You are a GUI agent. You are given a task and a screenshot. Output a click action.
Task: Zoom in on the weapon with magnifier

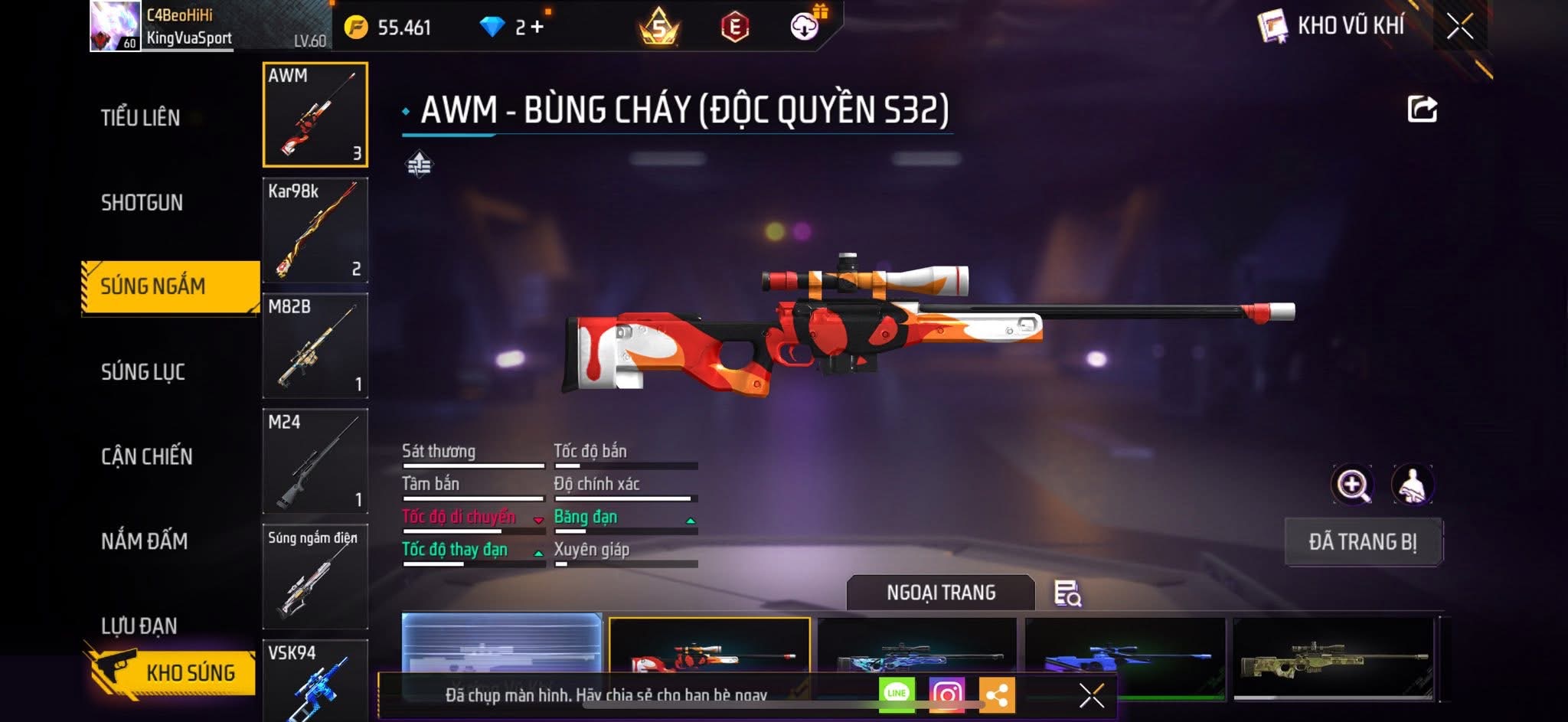click(1353, 485)
